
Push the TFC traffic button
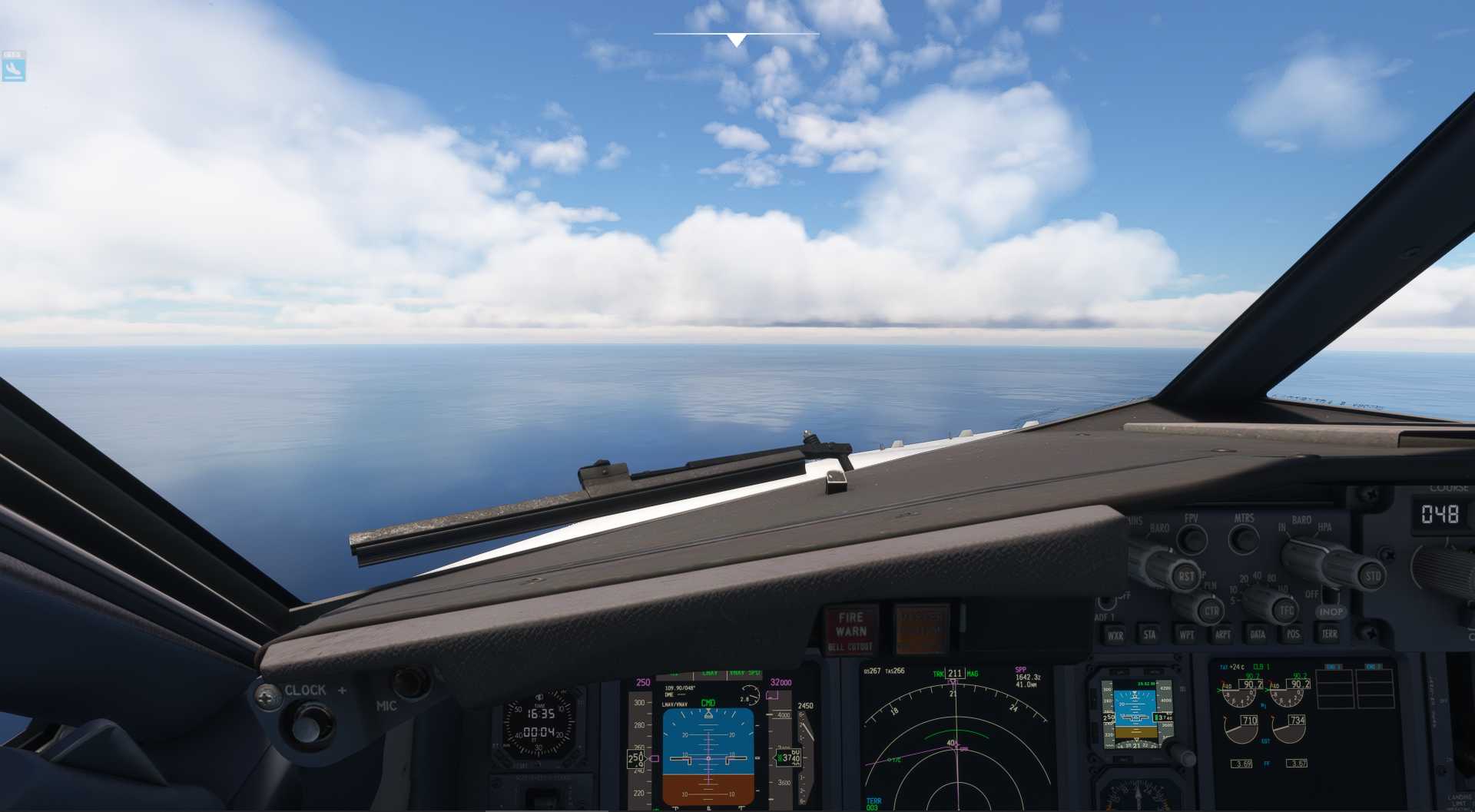1286,611
